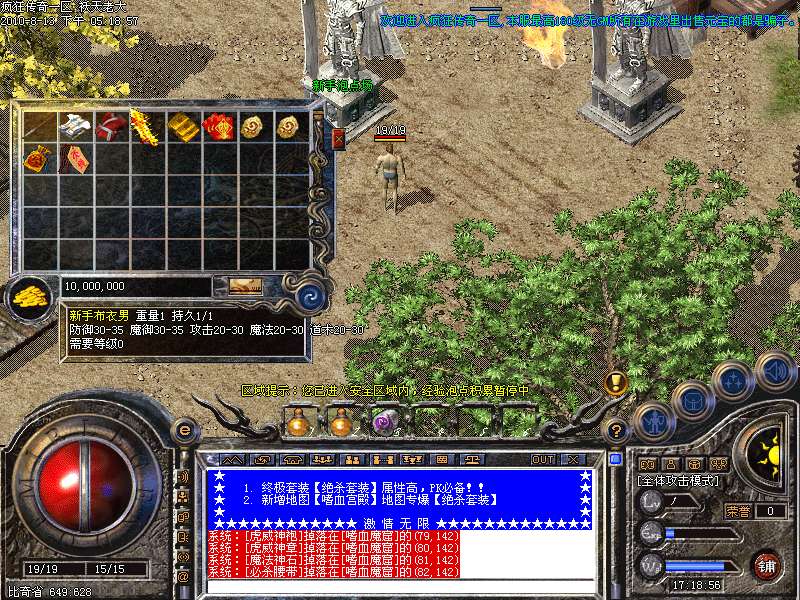The image size is (800, 600).
Task: Open the character equipment round button
Action: (x=652, y=421)
